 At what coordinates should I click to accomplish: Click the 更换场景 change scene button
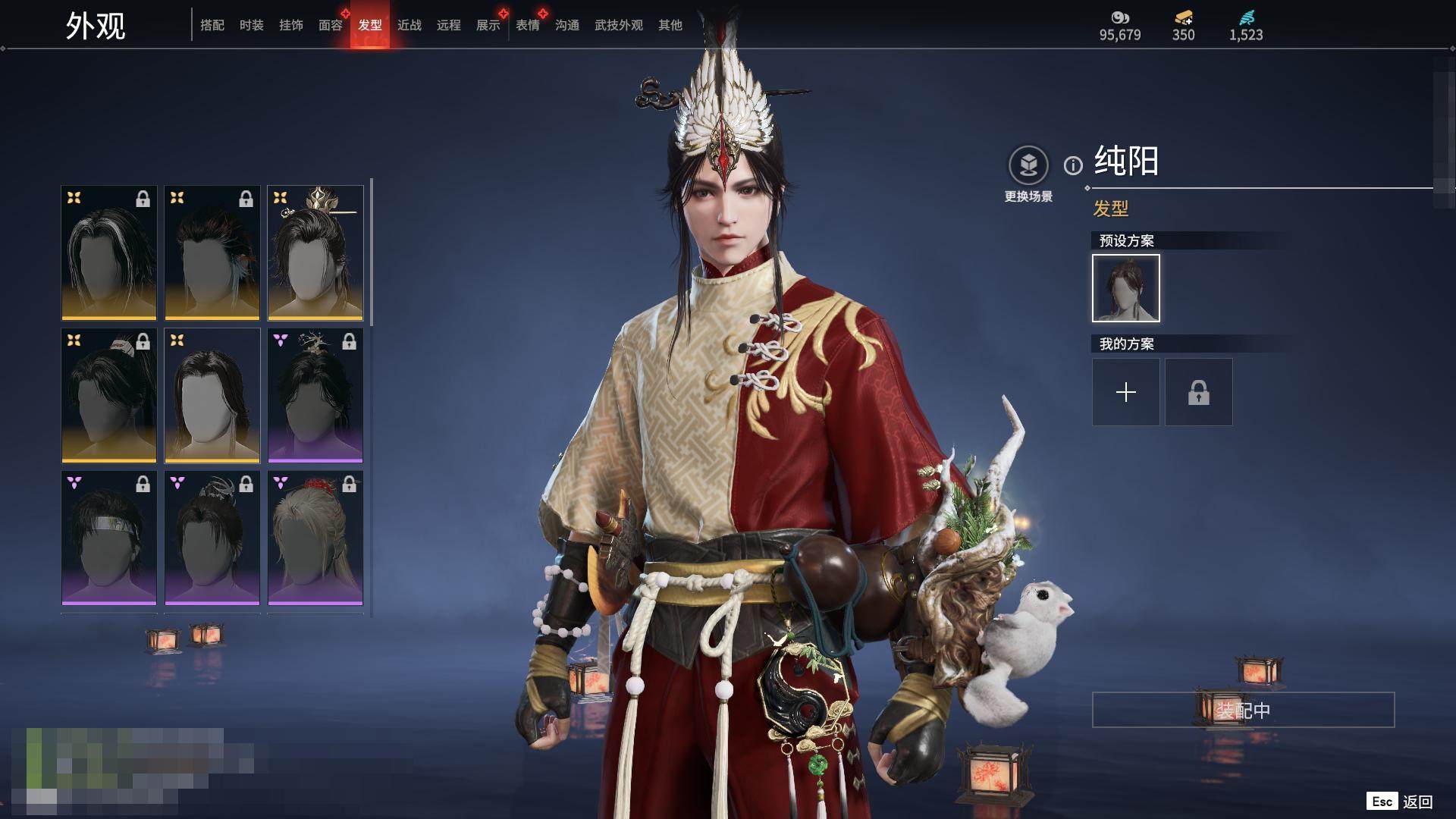1028,174
